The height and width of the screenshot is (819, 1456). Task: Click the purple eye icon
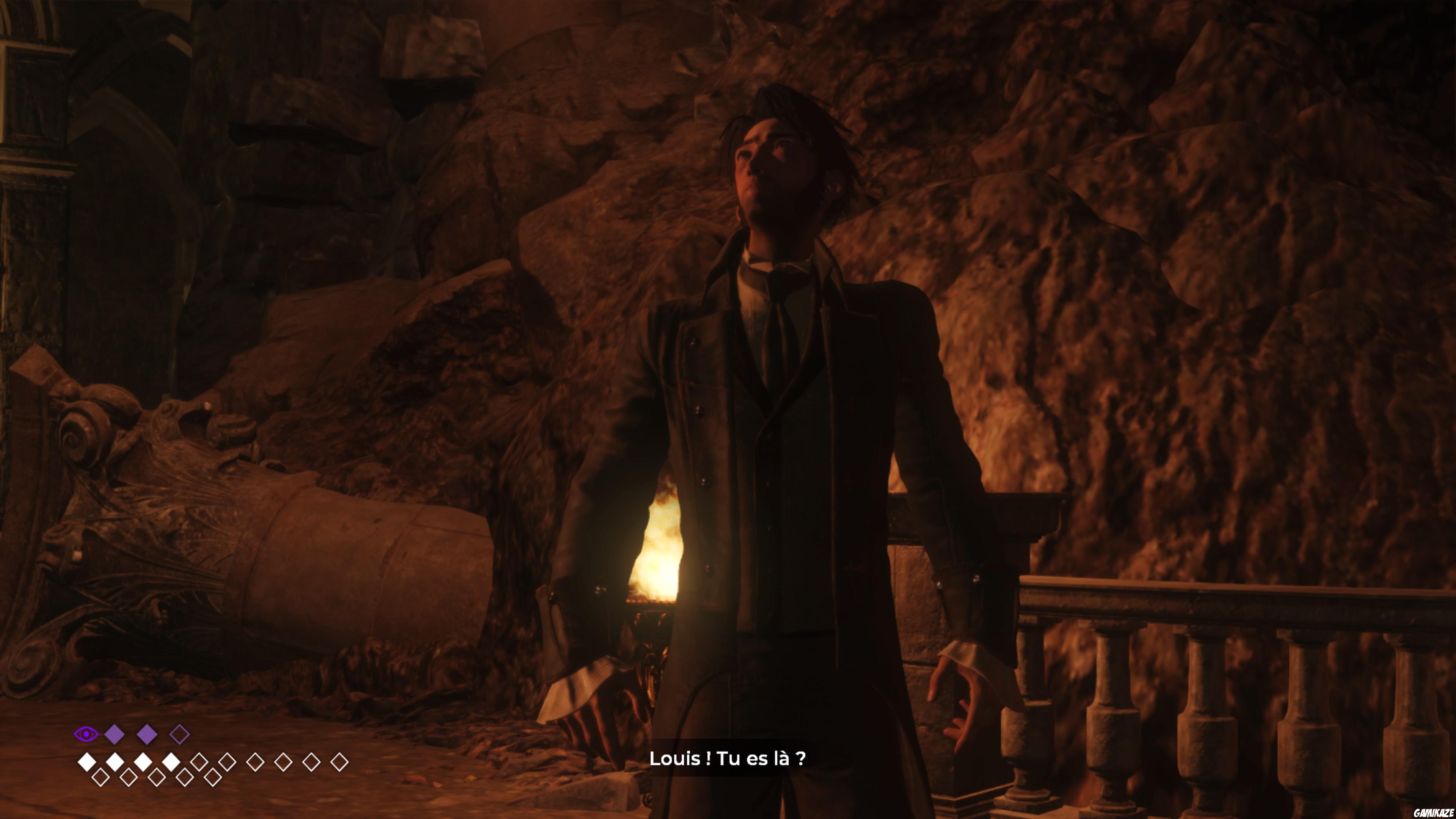click(86, 734)
